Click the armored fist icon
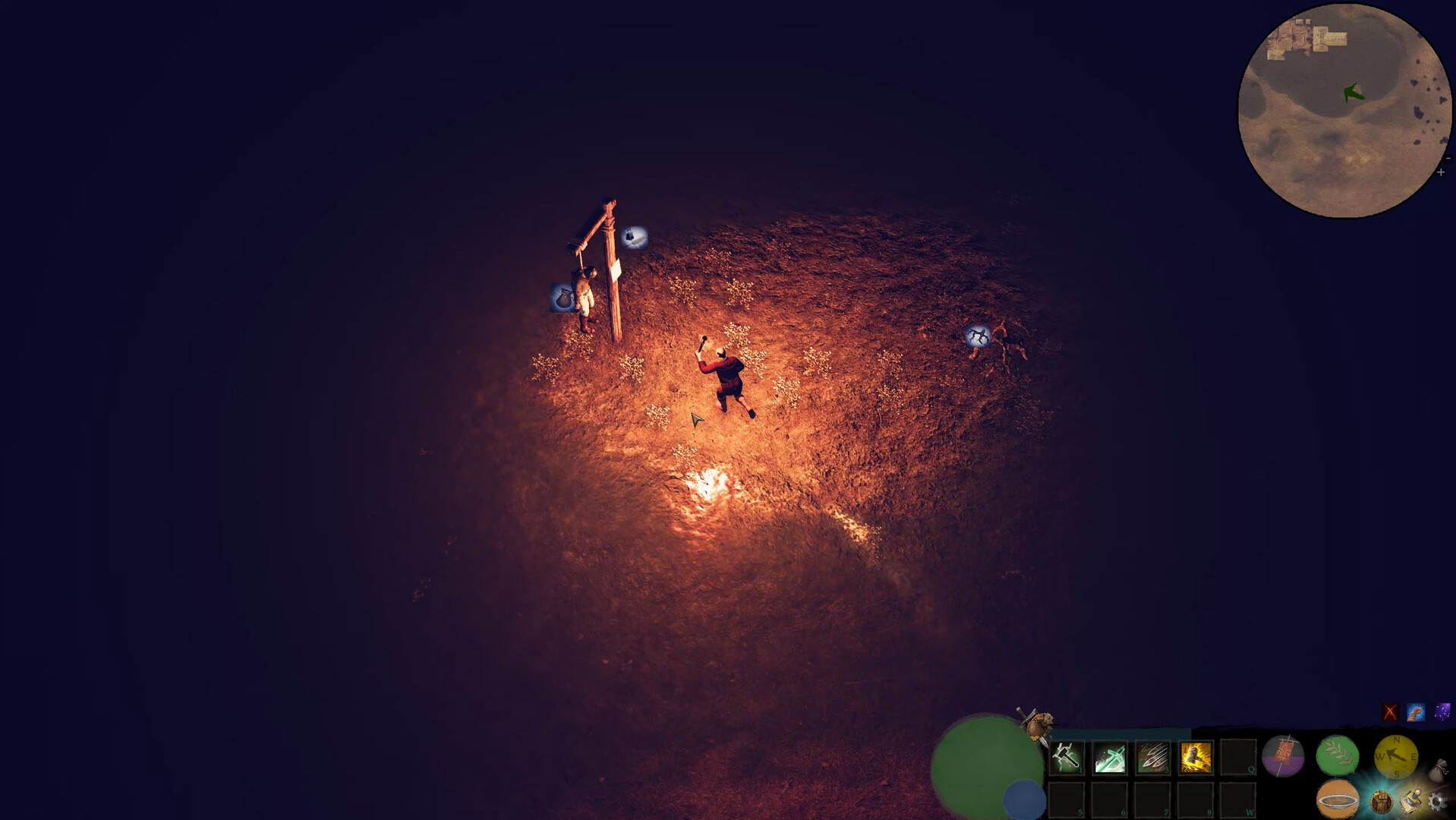Viewport: 1456px width, 820px height. [x=1382, y=800]
